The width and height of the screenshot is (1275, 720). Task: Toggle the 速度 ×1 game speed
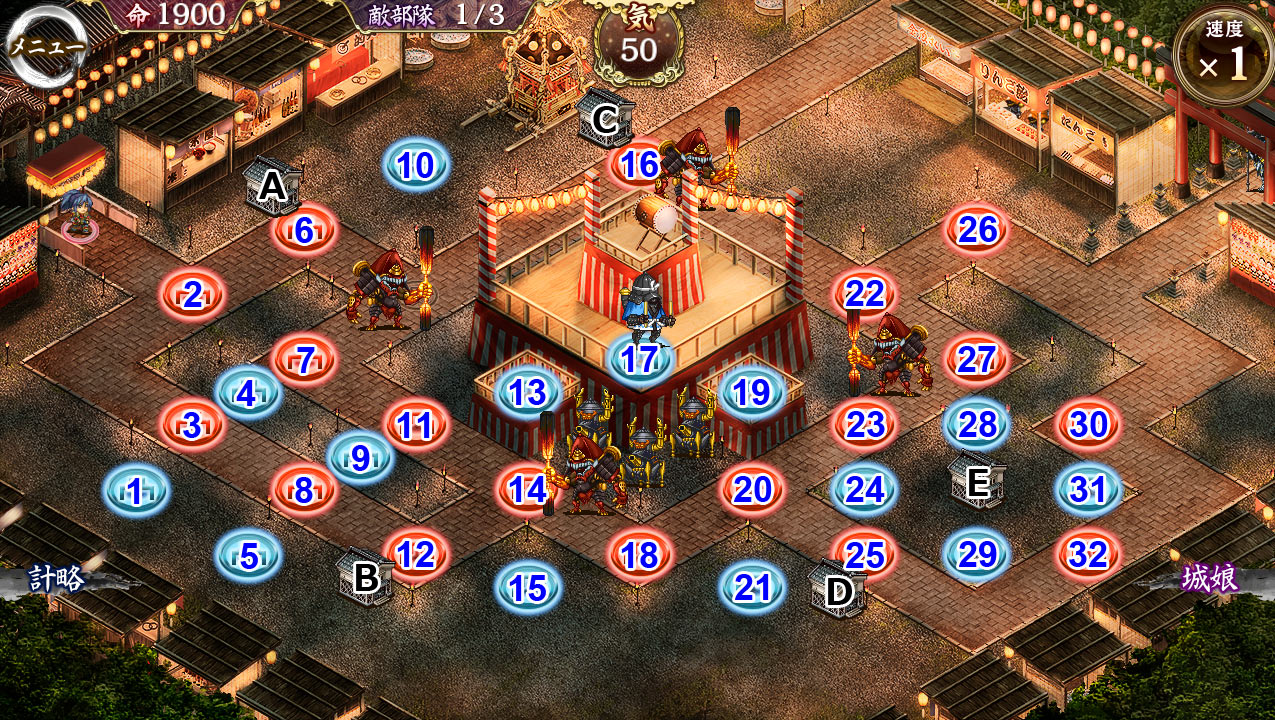1224,57
